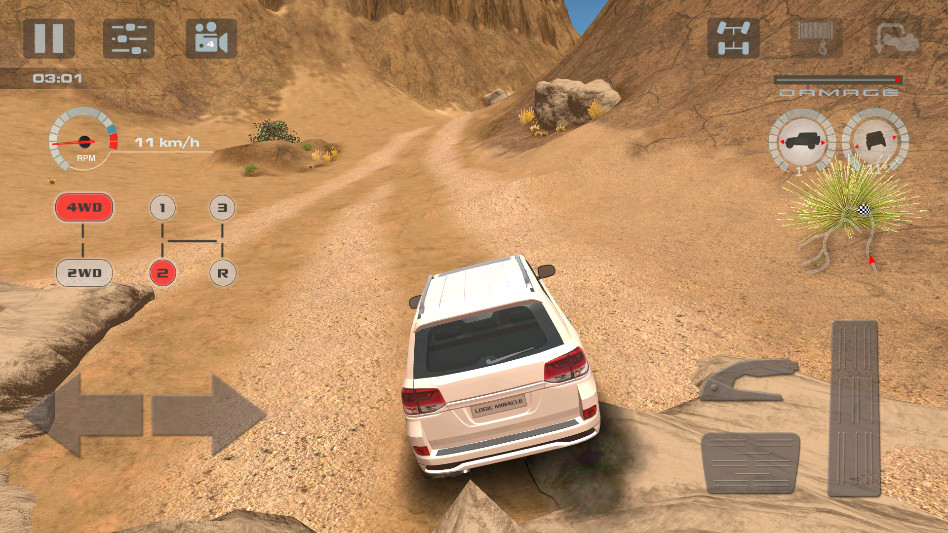Select second gear

tap(162, 272)
